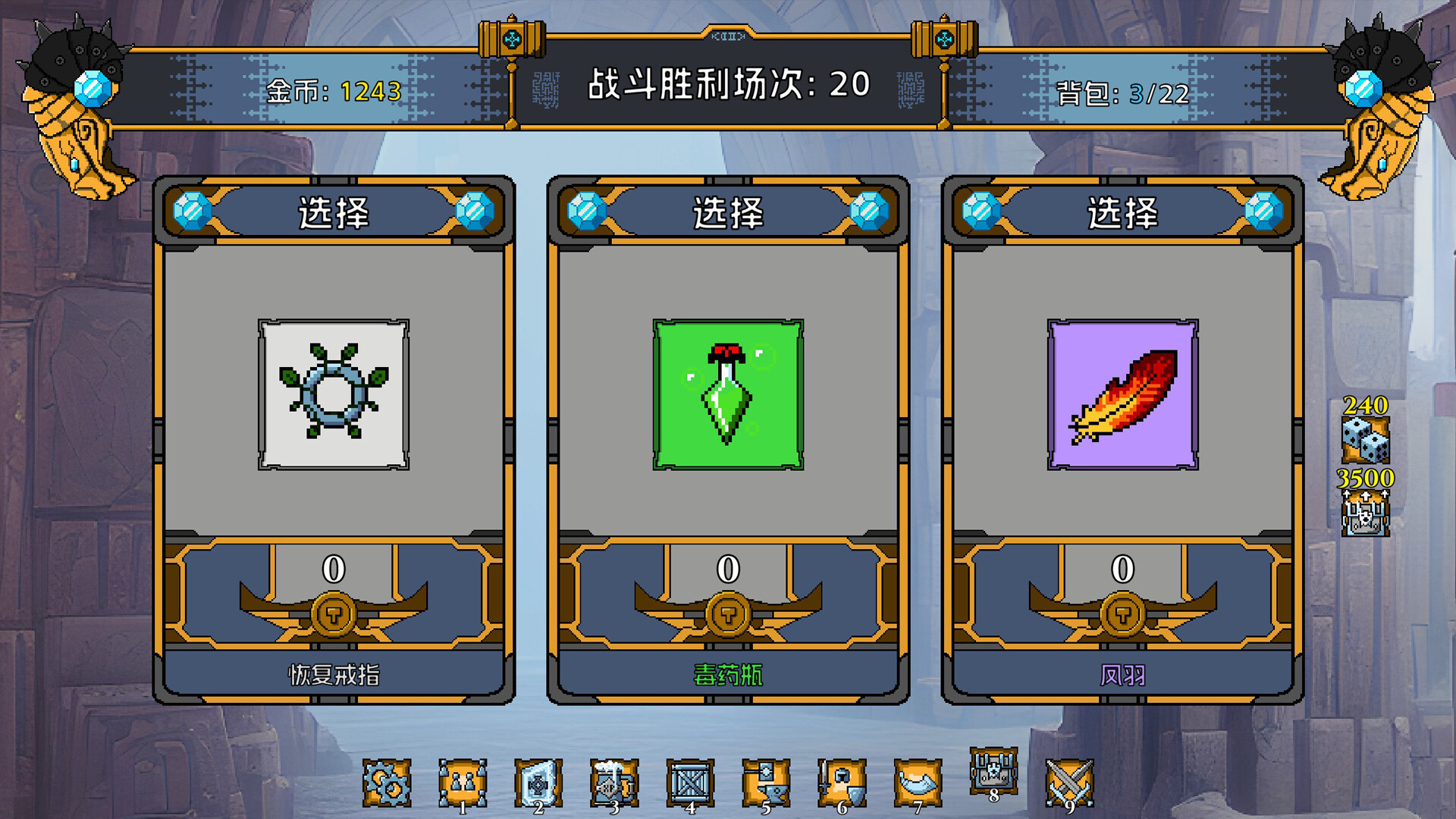Click the coin price emblem under the 凤羽 card
The width and height of the screenshot is (1456, 819).
click(1122, 617)
